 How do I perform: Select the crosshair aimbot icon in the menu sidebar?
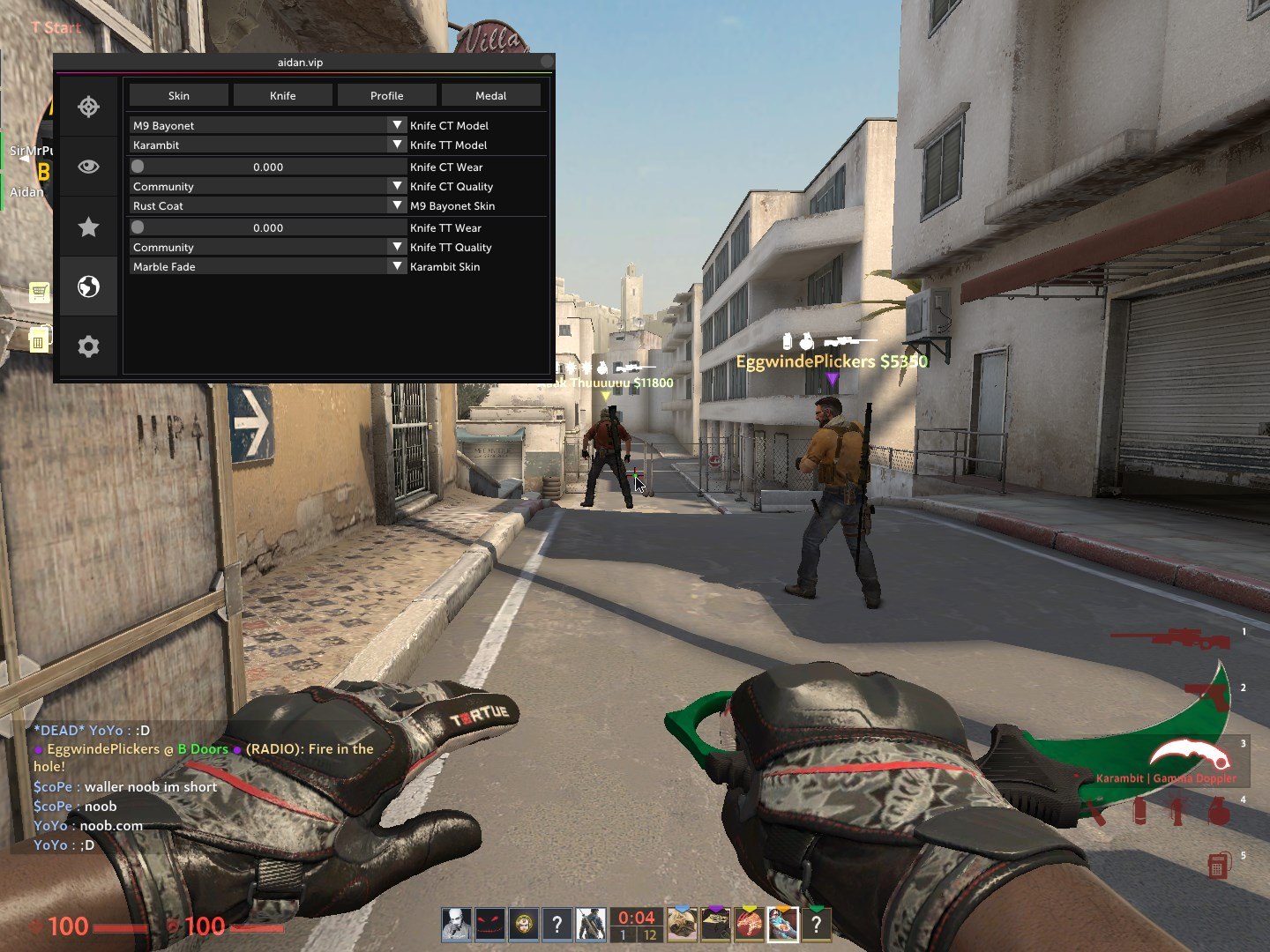pos(88,107)
